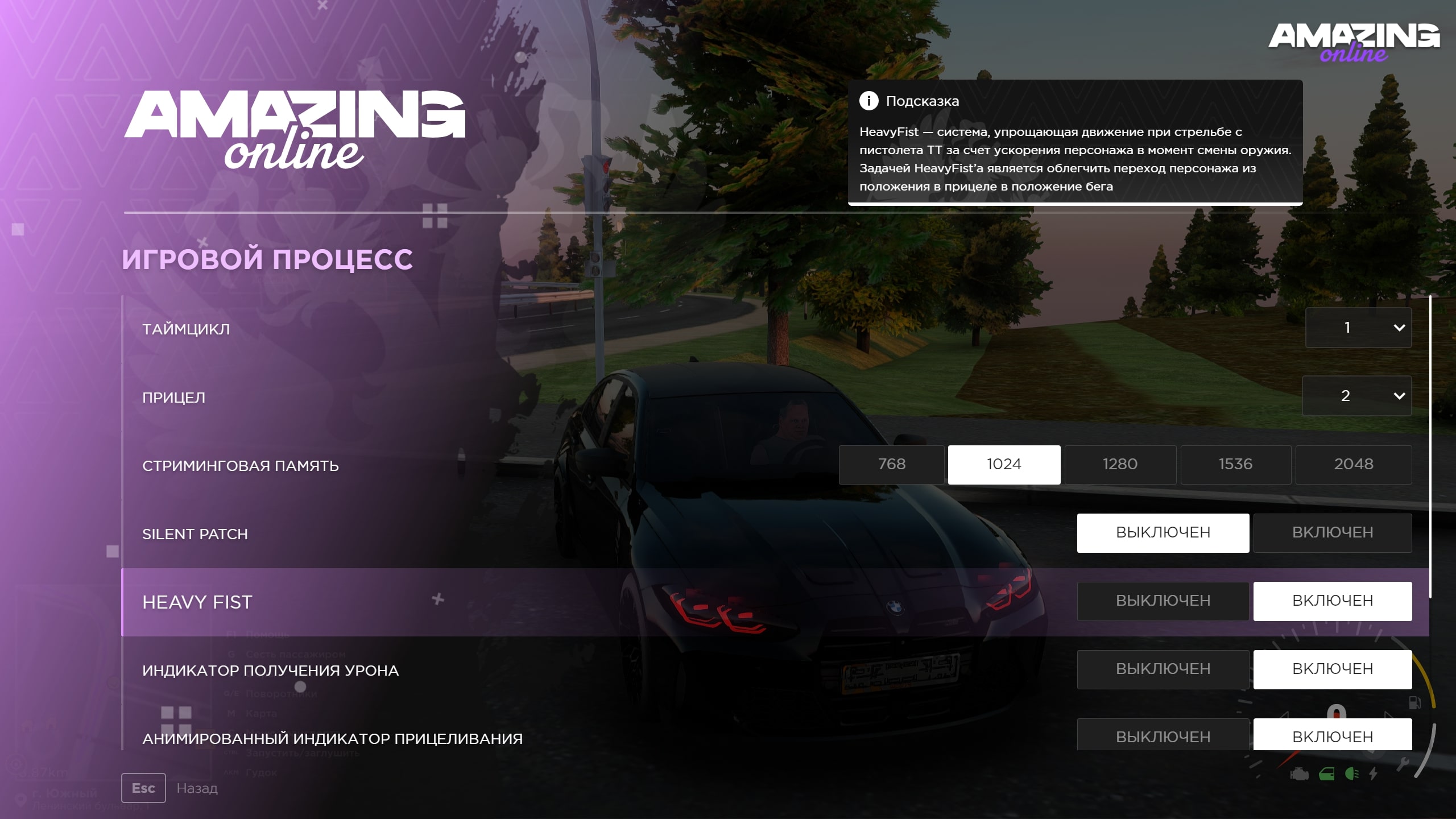Choose 1280 for streaming memory
Screen dimensions: 1456x819
pos(1120,465)
